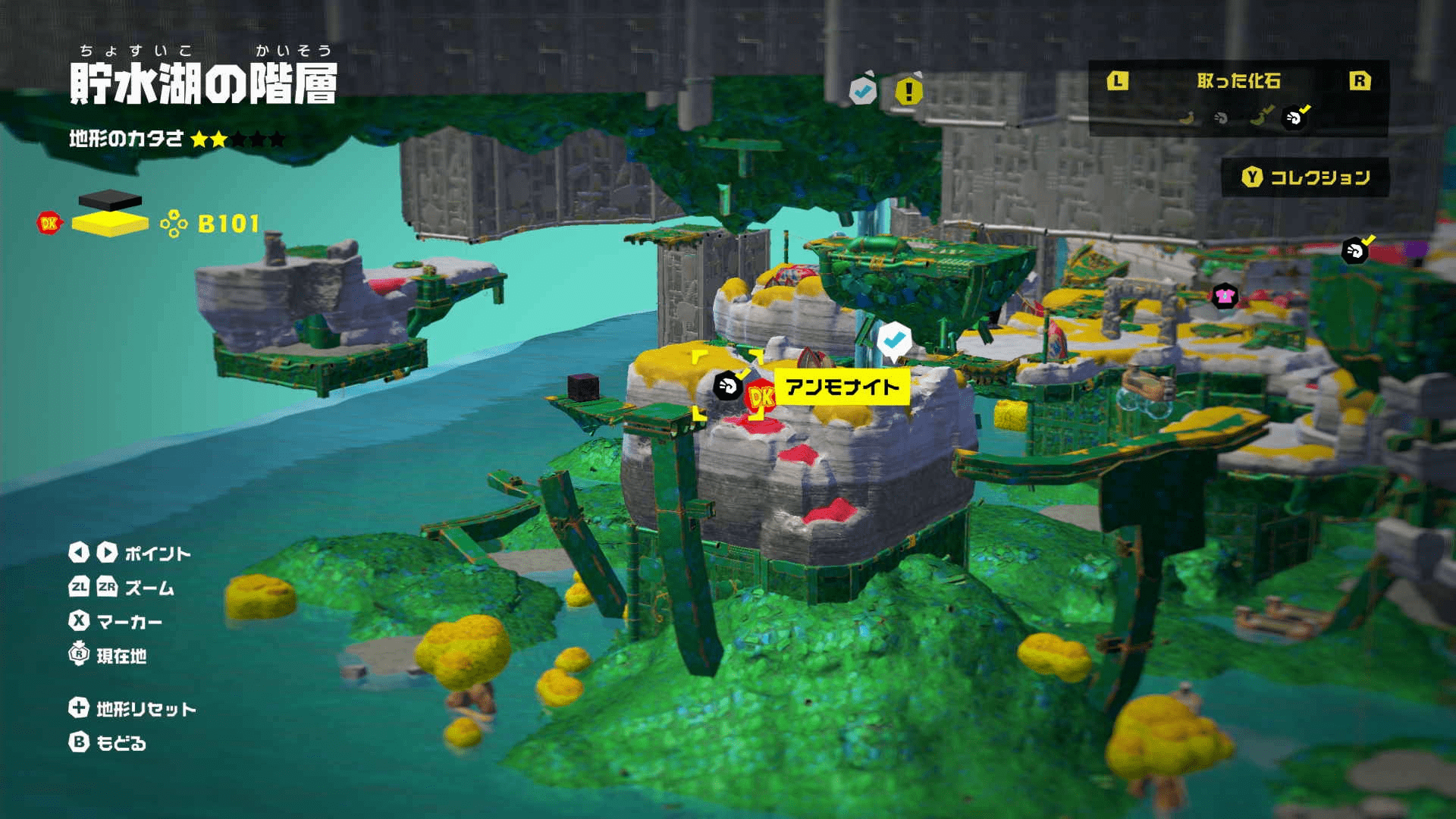Select the ammonite fossil marker beside DK
The image size is (1456, 819).
(726, 387)
